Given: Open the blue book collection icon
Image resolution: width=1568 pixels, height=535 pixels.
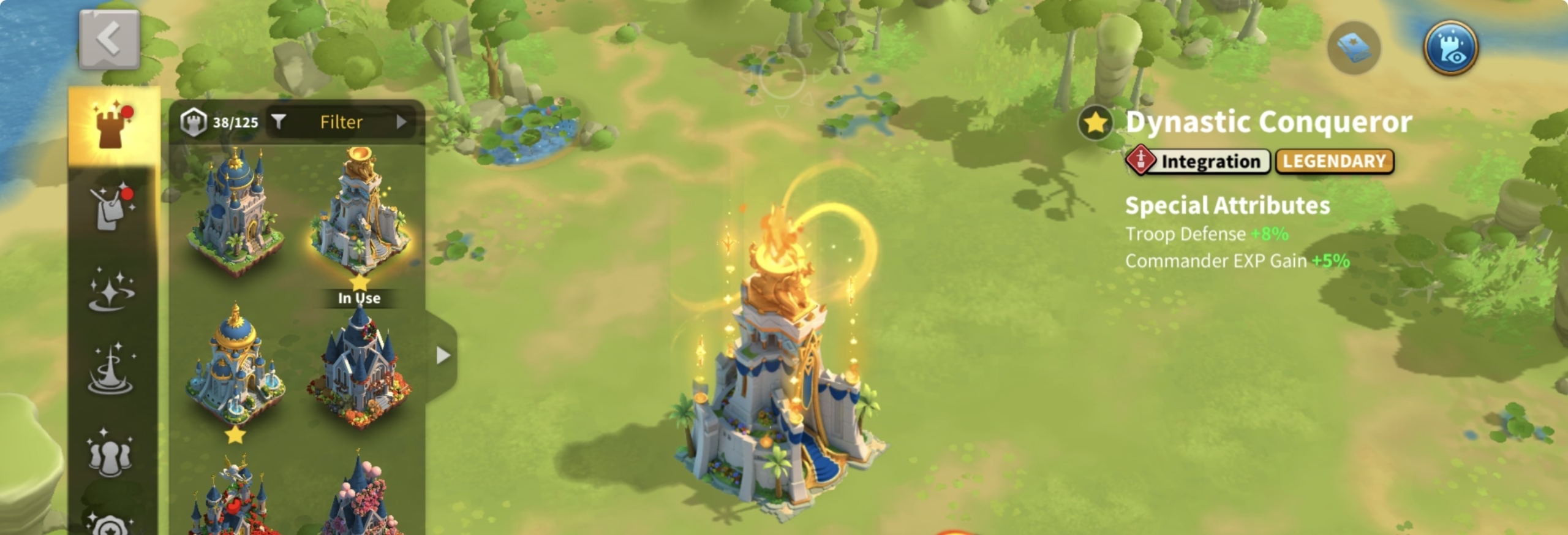Looking at the screenshot, I should 1354,48.
